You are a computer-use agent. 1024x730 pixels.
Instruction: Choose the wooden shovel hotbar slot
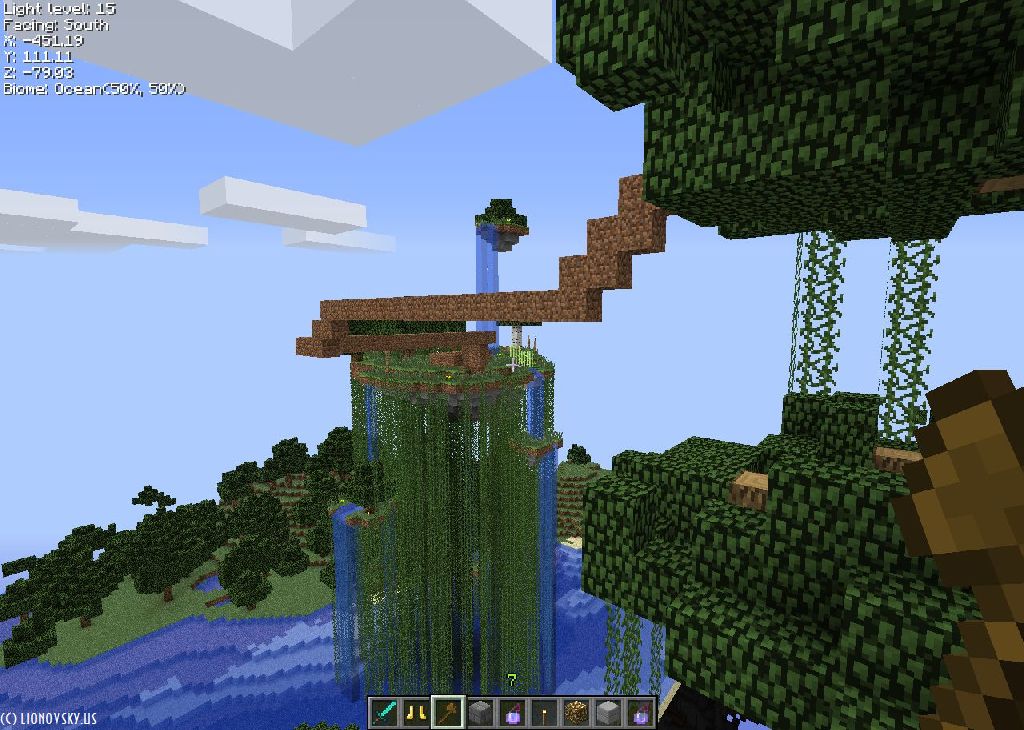(x=448, y=713)
